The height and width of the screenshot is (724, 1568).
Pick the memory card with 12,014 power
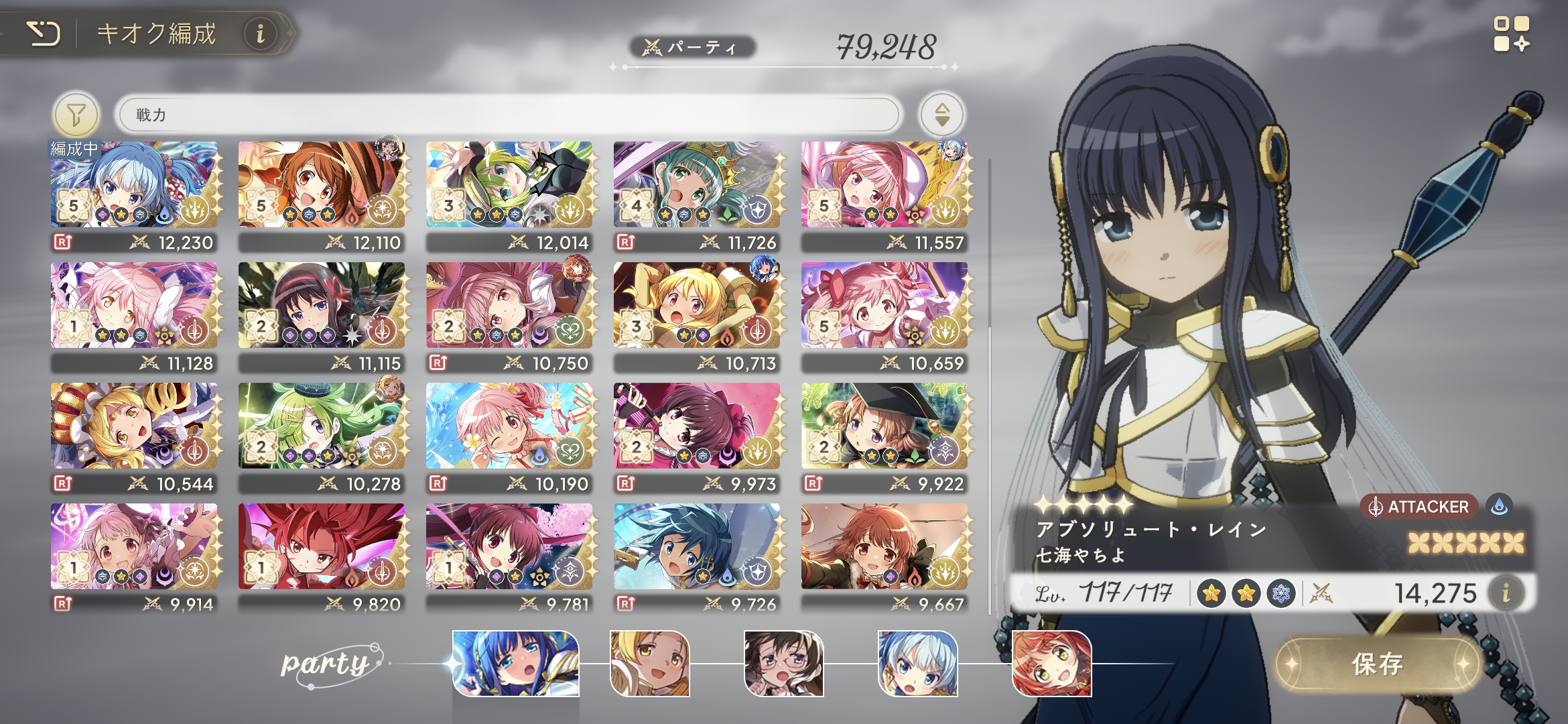pos(509,184)
